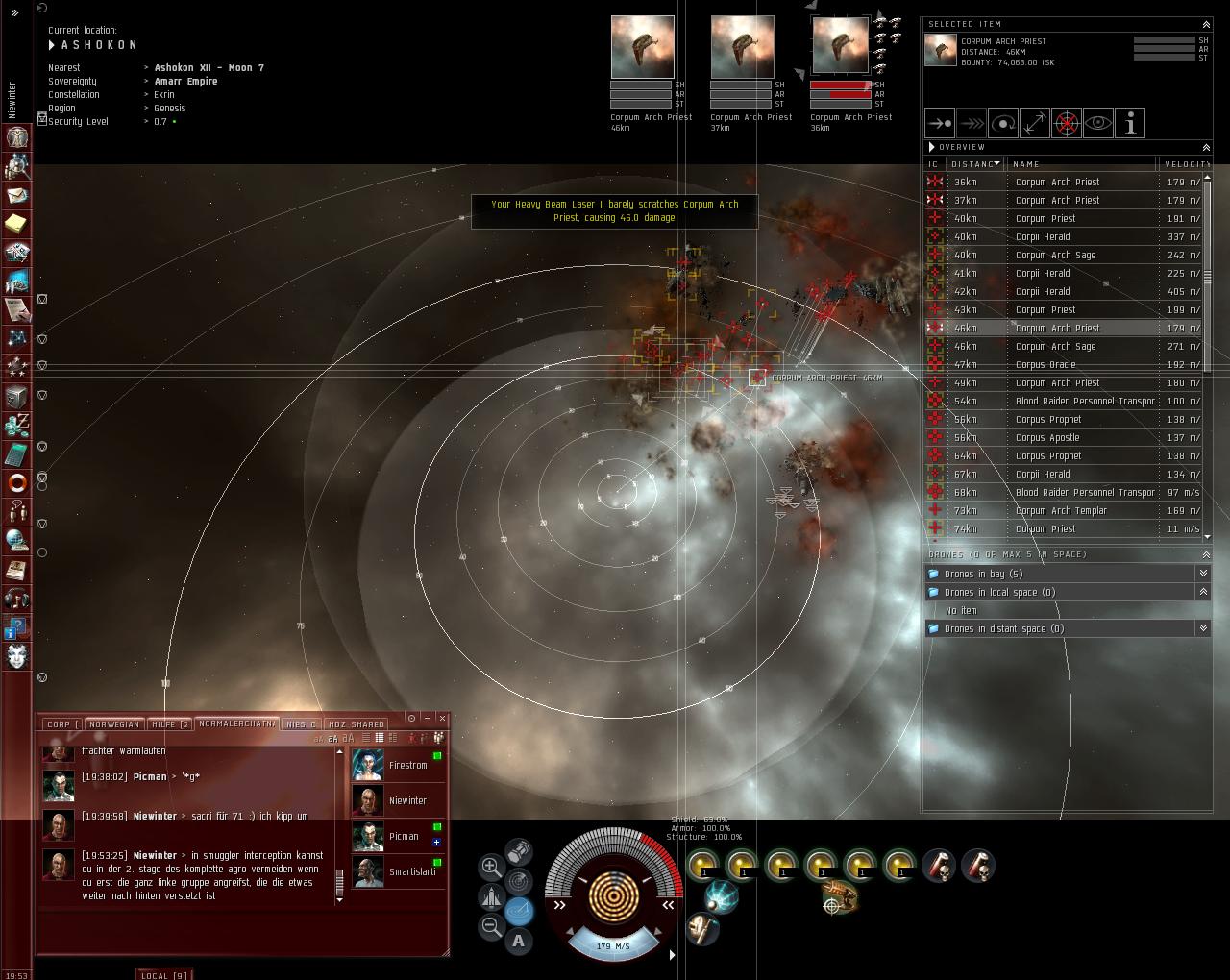Open the mail envelope icon in sidebar
Screen dimensions: 1230x980
[x=16, y=195]
